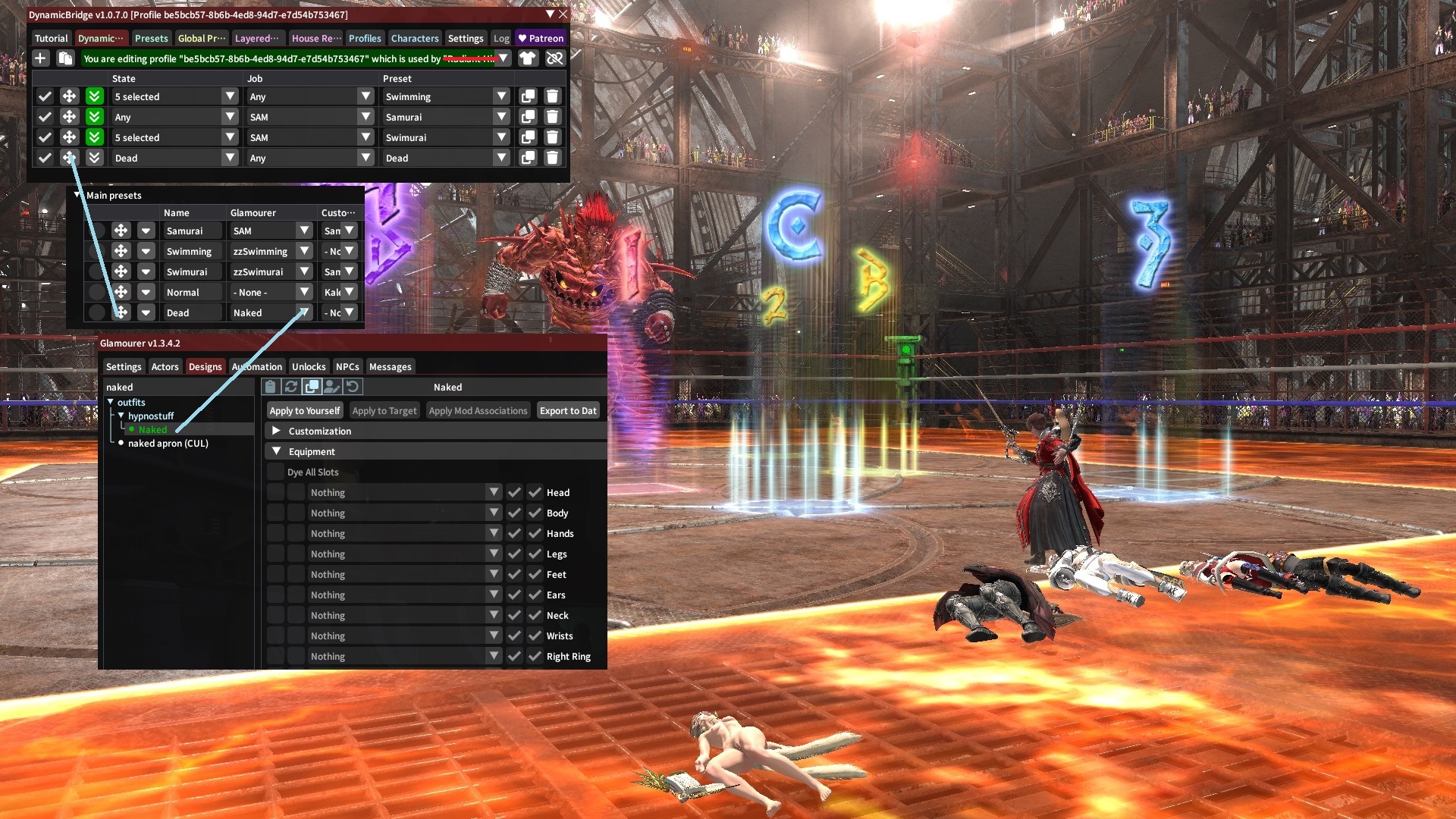1456x819 pixels.
Task: Open the Characters tab in DynamicBridge
Action: pyautogui.click(x=414, y=38)
